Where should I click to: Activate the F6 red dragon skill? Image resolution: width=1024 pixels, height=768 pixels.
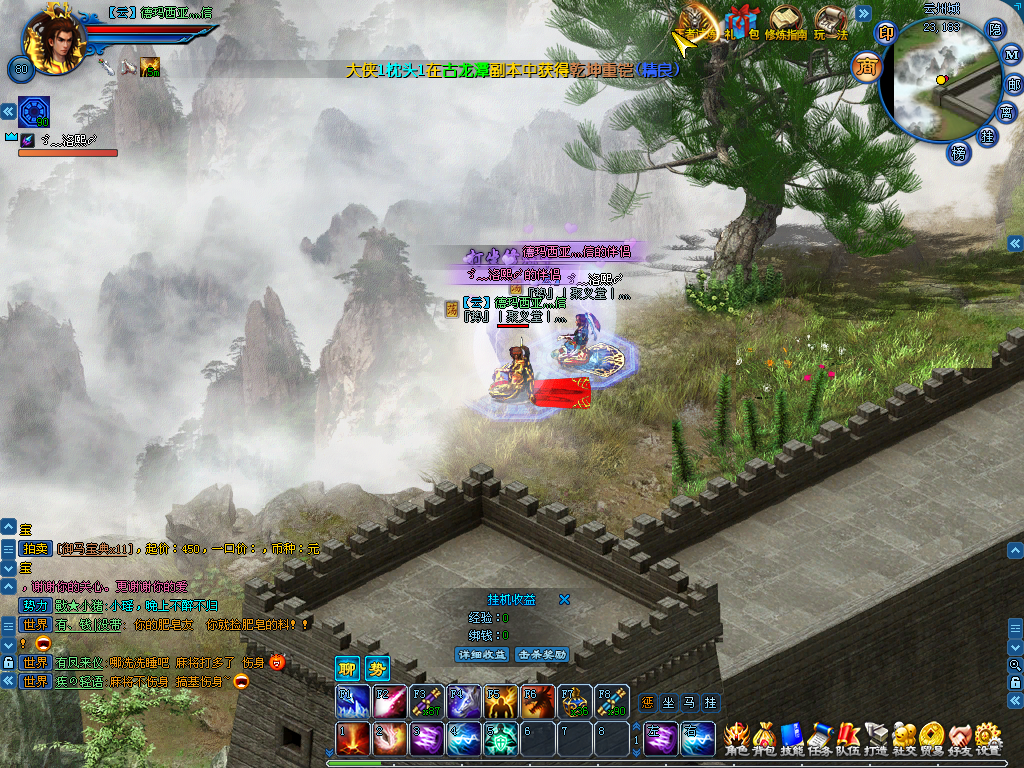538,702
